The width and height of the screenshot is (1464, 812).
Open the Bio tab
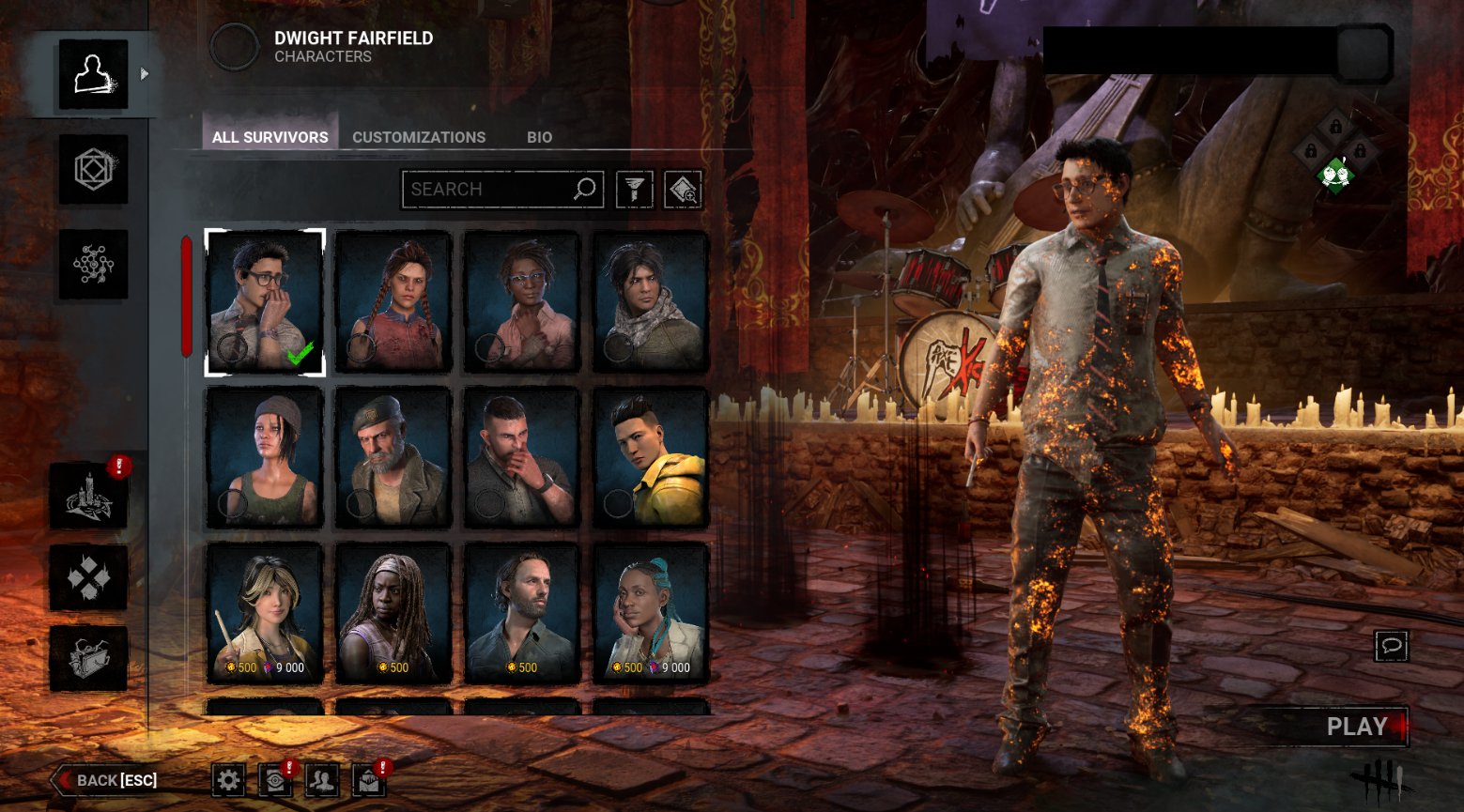pyautogui.click(x=539, y=137)
